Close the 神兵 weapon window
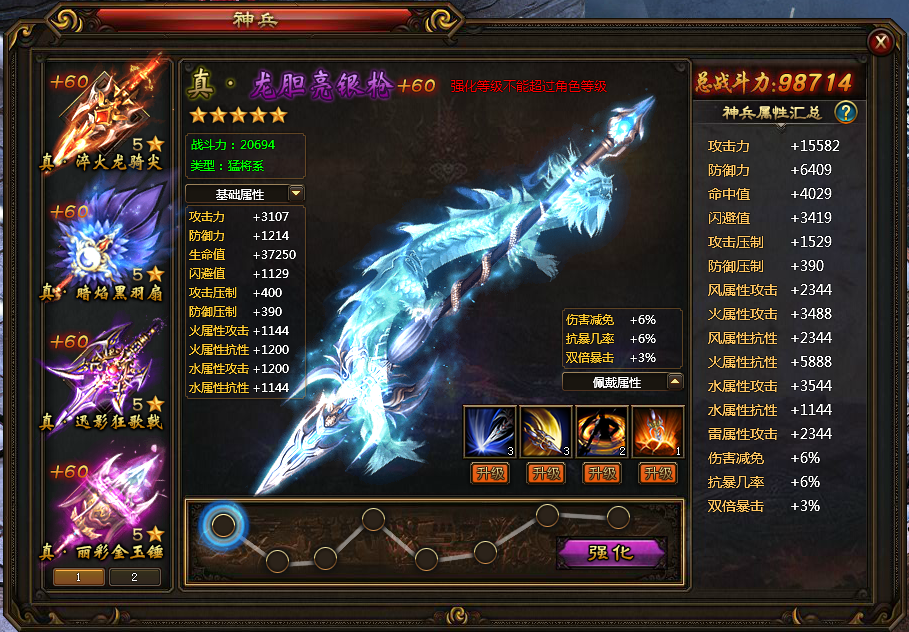The image size is (909, 632). (881, 41)
